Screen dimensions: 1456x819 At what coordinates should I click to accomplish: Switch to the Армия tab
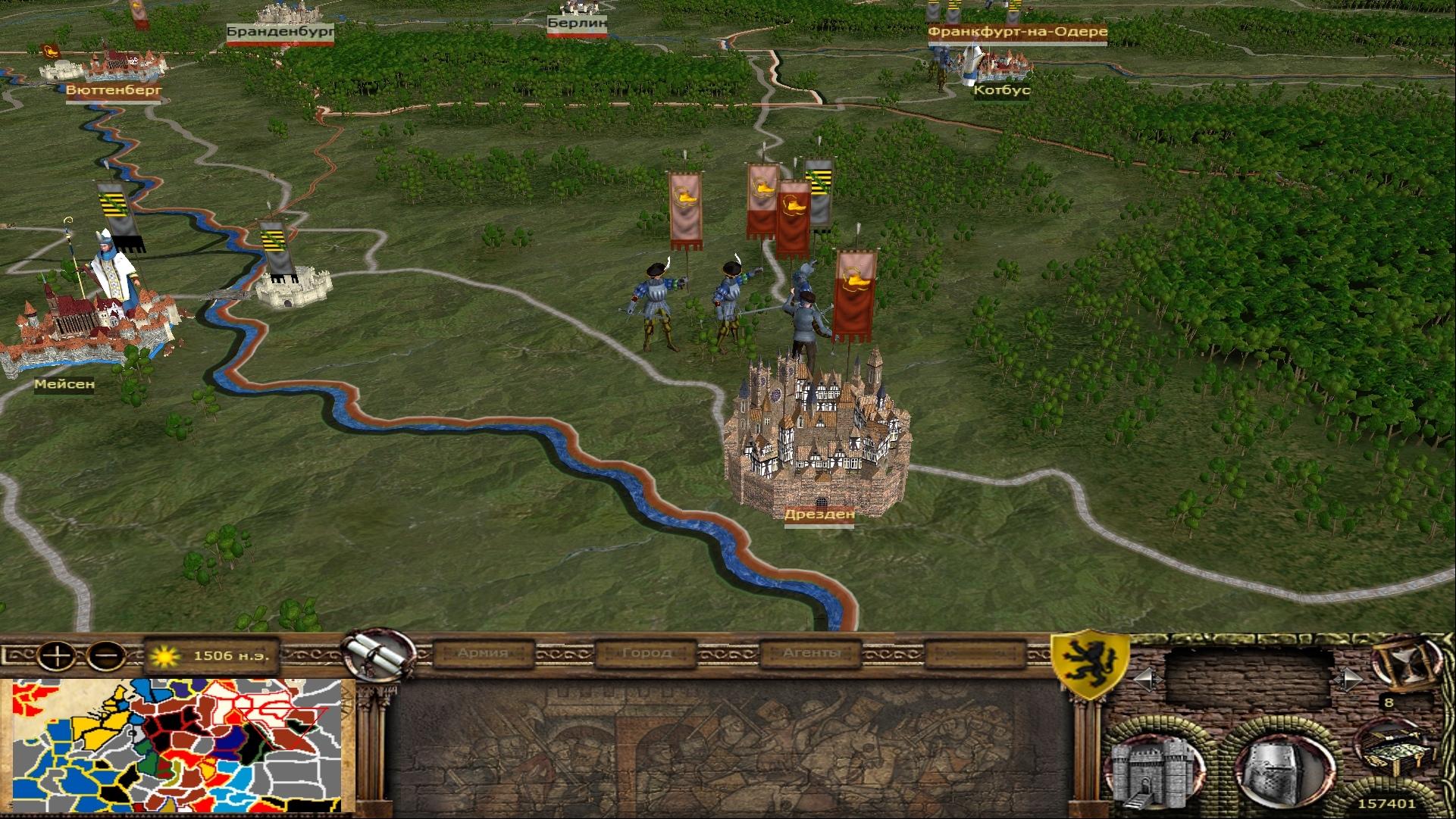click(482, 653)
